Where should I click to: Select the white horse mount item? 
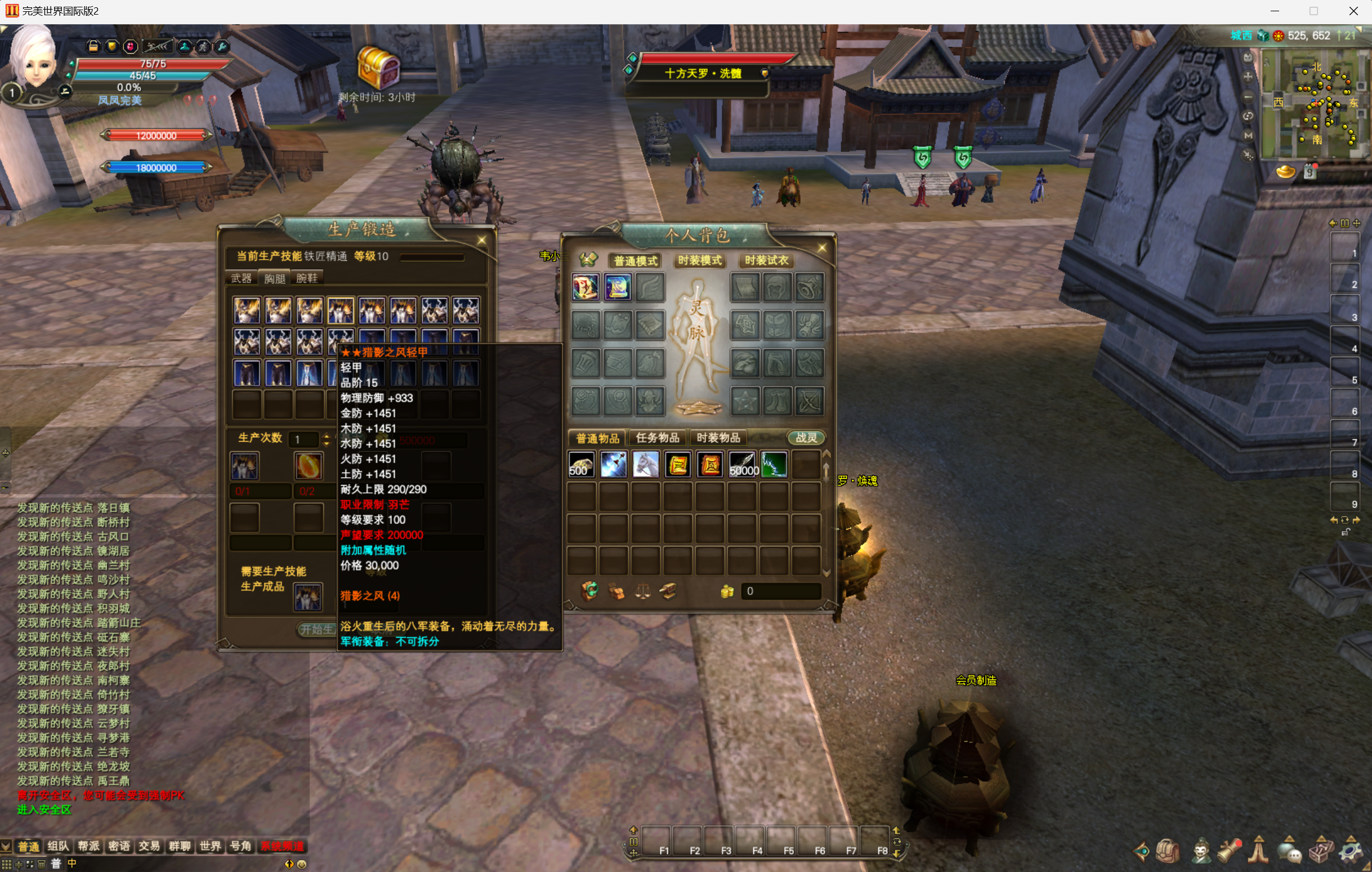pos(646,465)
